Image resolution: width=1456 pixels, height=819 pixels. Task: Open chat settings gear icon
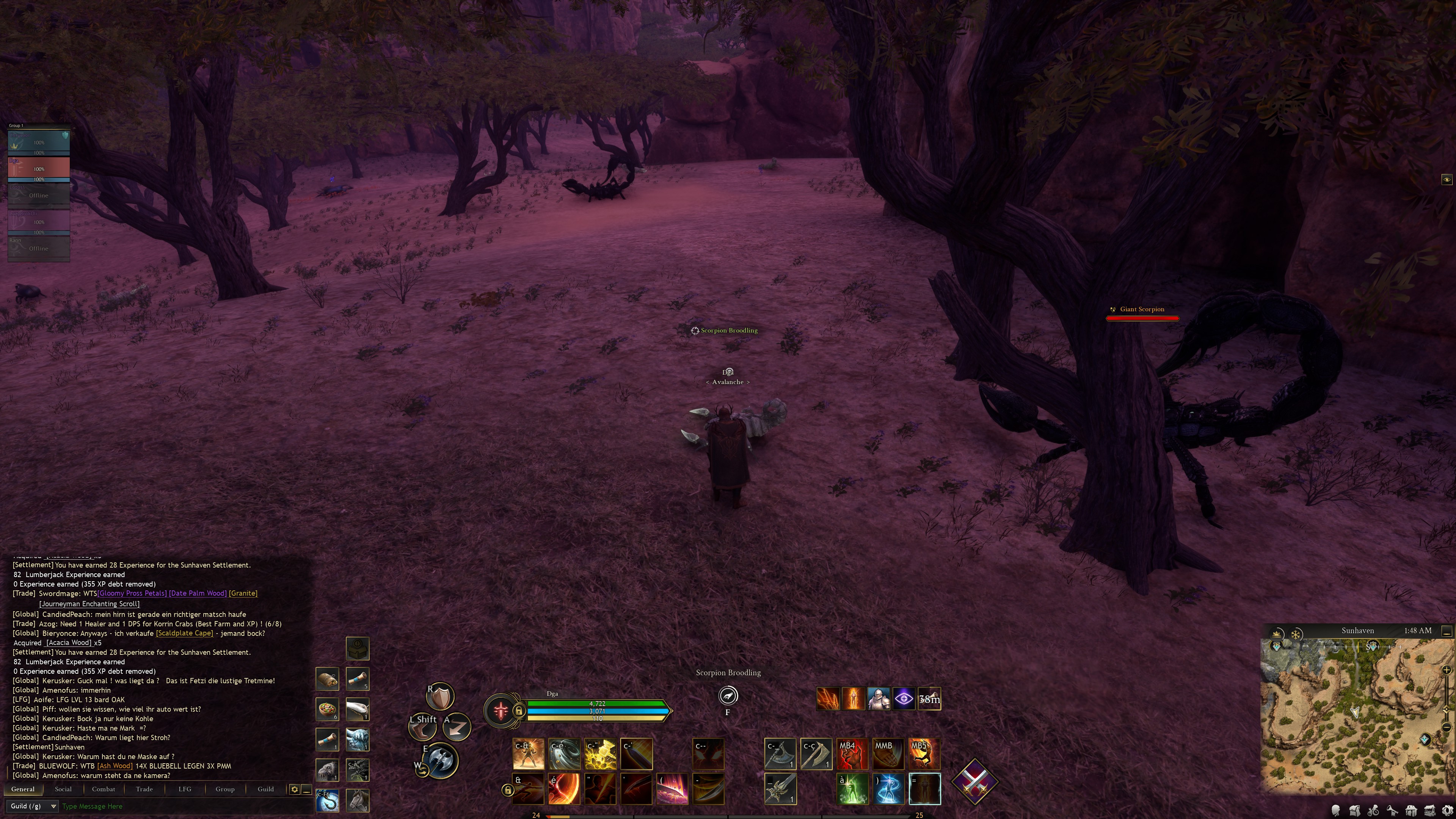pos(295,789)
